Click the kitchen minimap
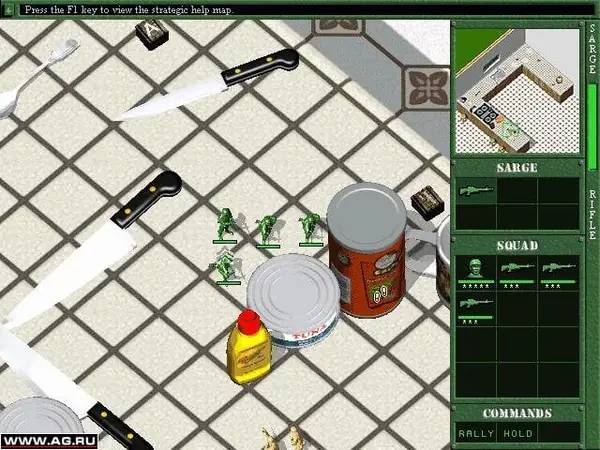 (x=516, y=91)
